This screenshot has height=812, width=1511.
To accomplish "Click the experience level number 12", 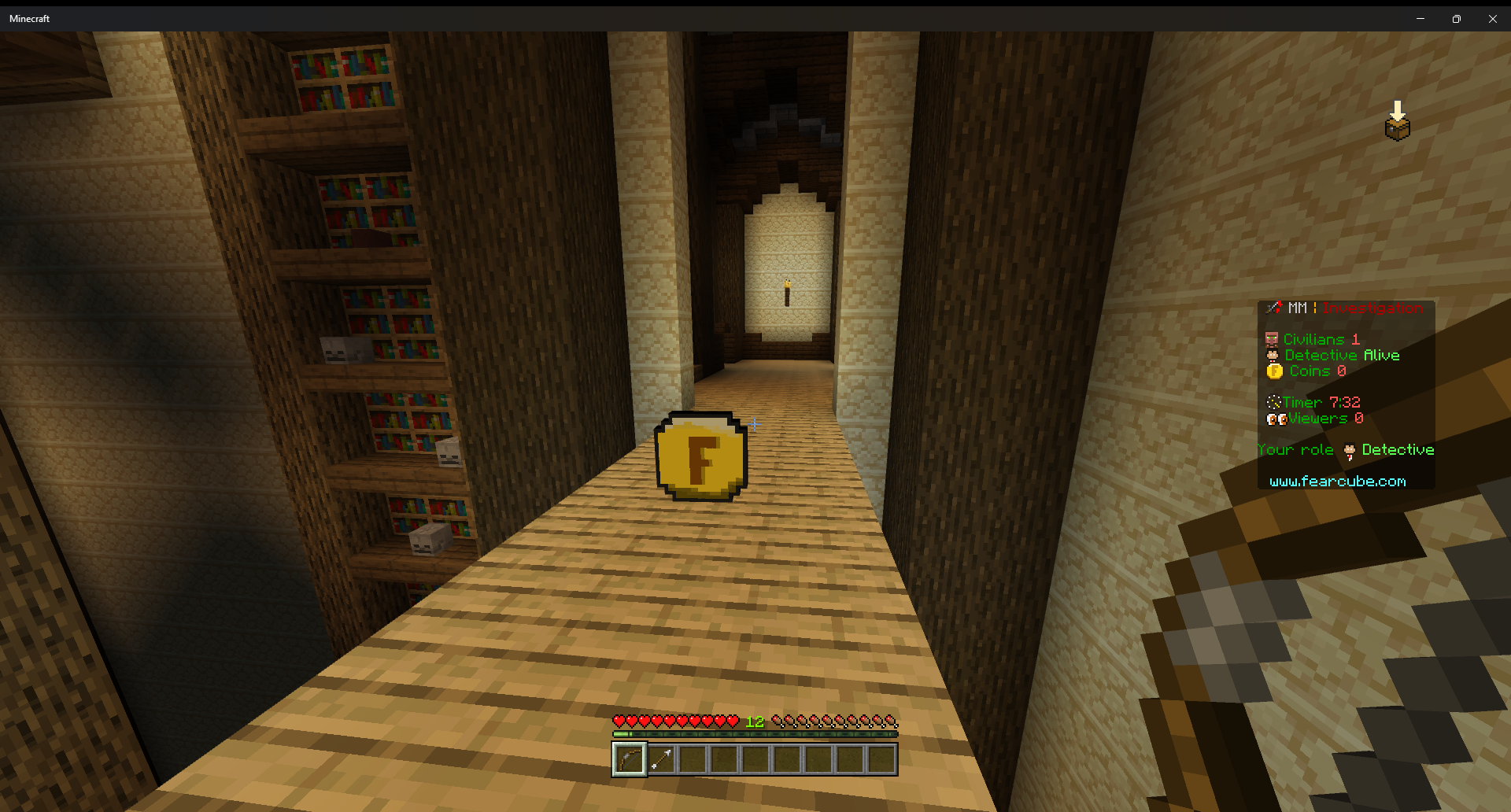I will tap(754, 719).
